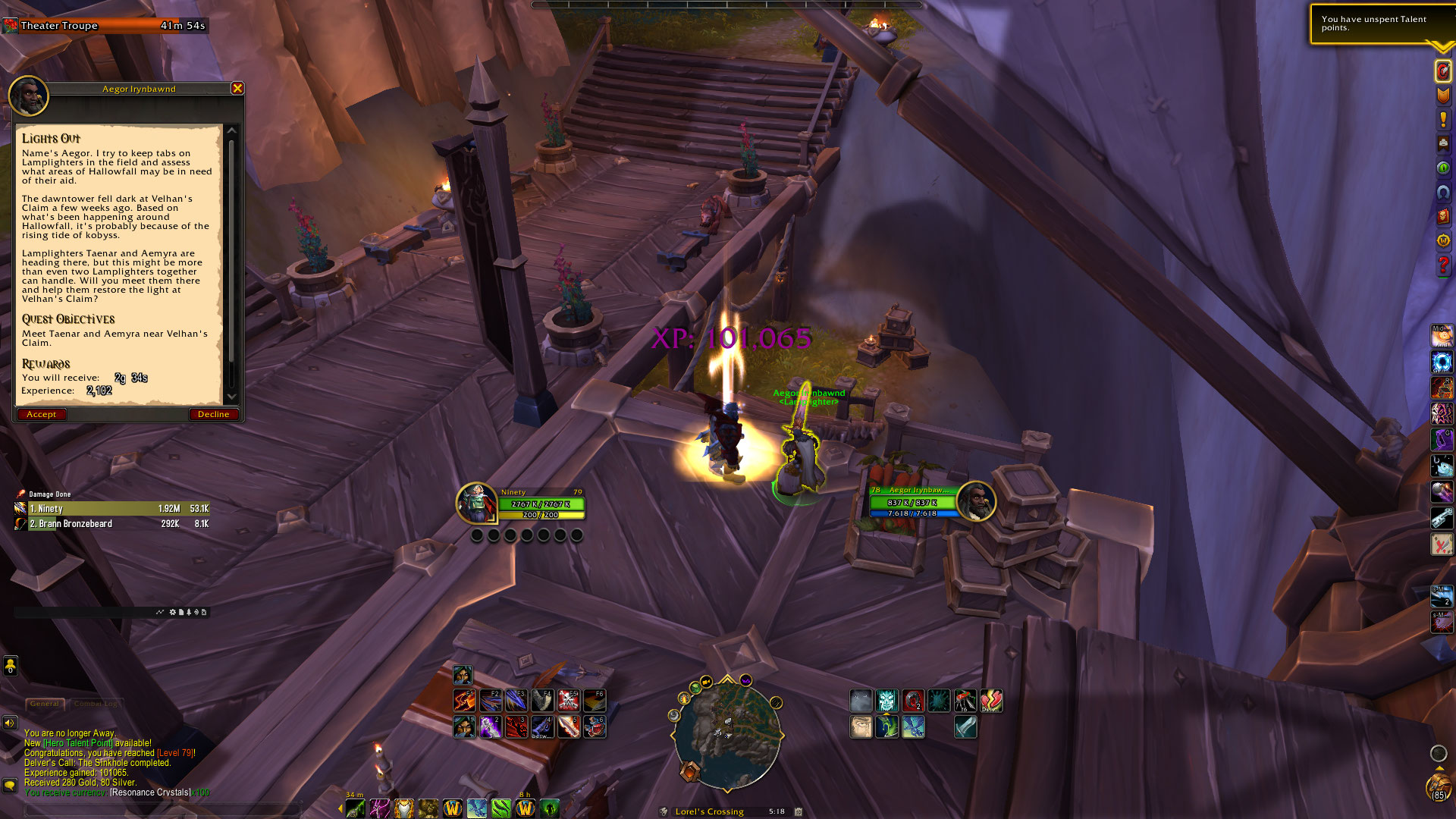1456x819 pixels.
Task: Click the Ninety player portrait
Action: (476, 503)
